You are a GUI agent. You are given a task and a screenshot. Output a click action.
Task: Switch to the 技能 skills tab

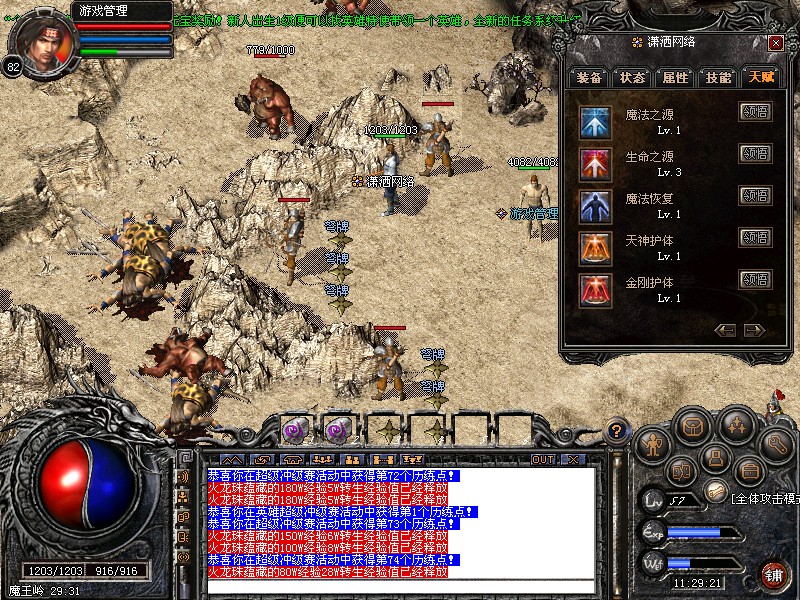(x=718, y=77)
